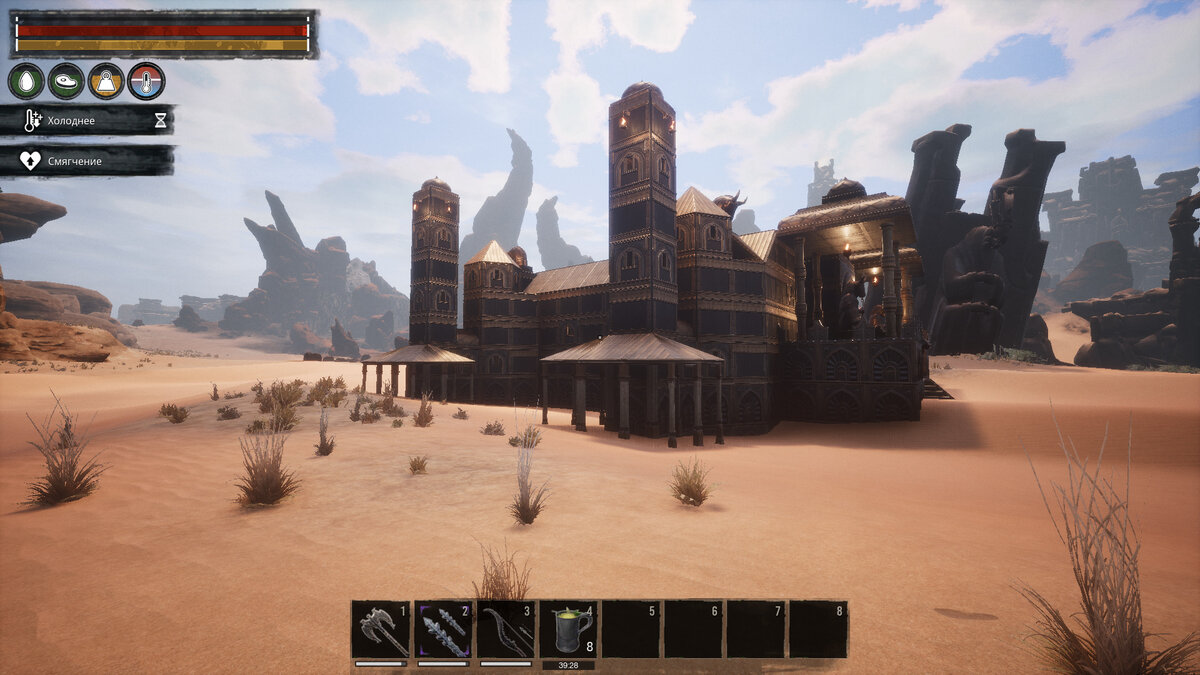Click the water drop thirst icon

[x=26, y=81]
